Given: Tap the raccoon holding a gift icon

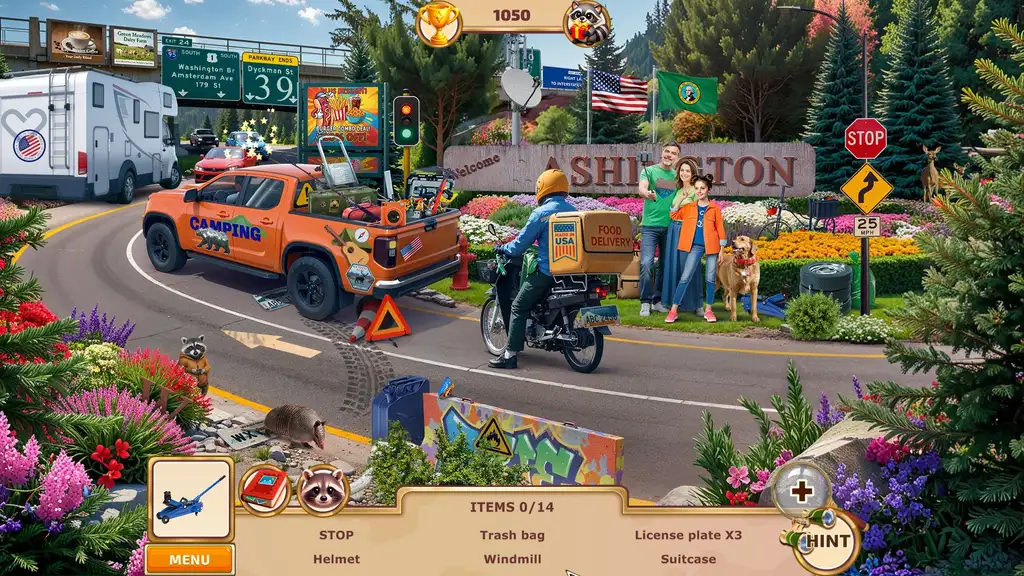Looking at the screenshot, I should [x=587, y=23].
